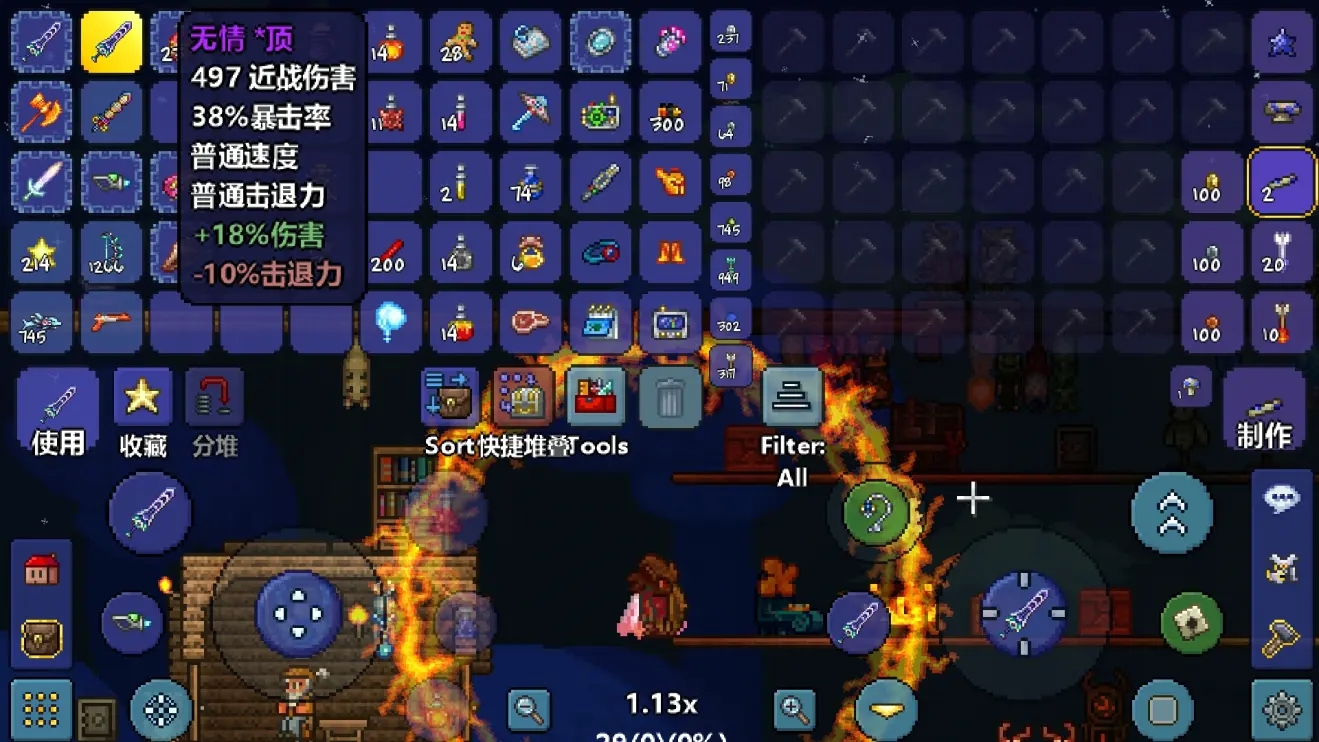Click the trash can slot
Image resolution: width=1319 pixels, height=742 pixels.
pos(669,398)
